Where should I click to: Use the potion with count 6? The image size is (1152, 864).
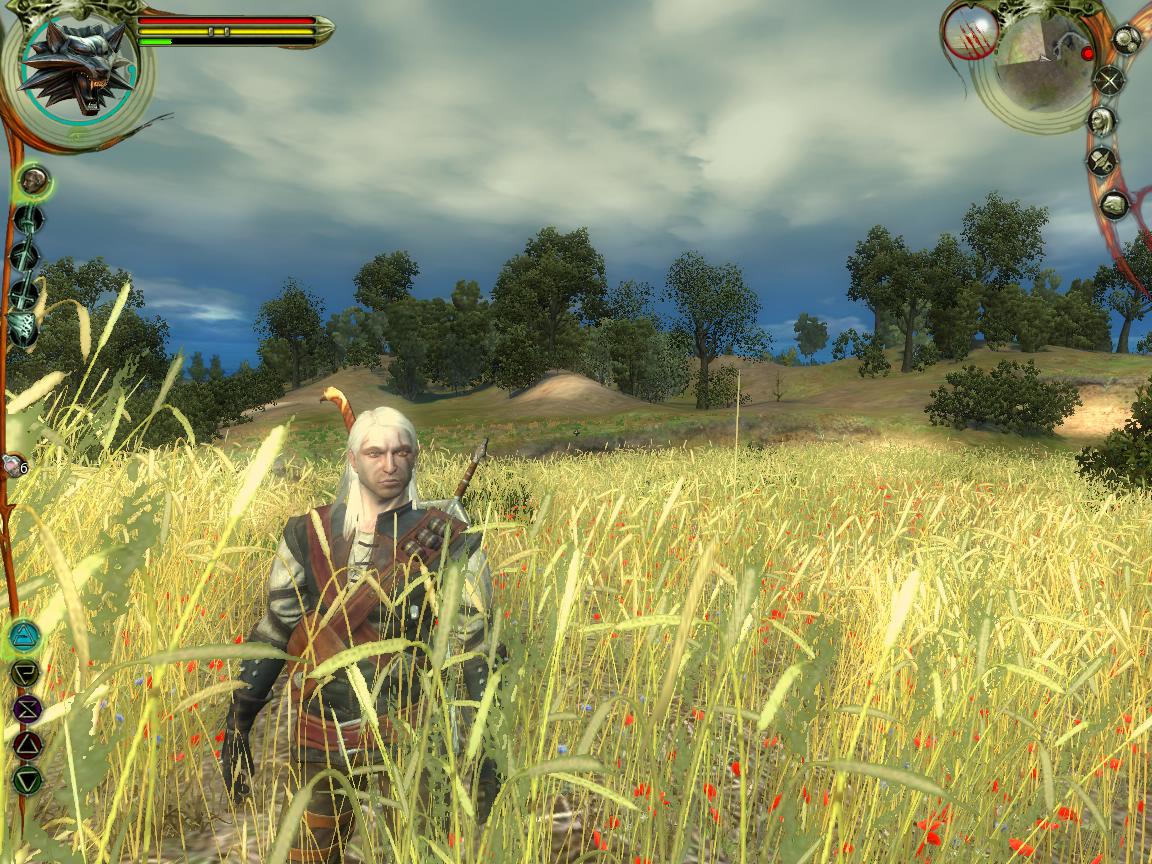click(x=13, y=465)
